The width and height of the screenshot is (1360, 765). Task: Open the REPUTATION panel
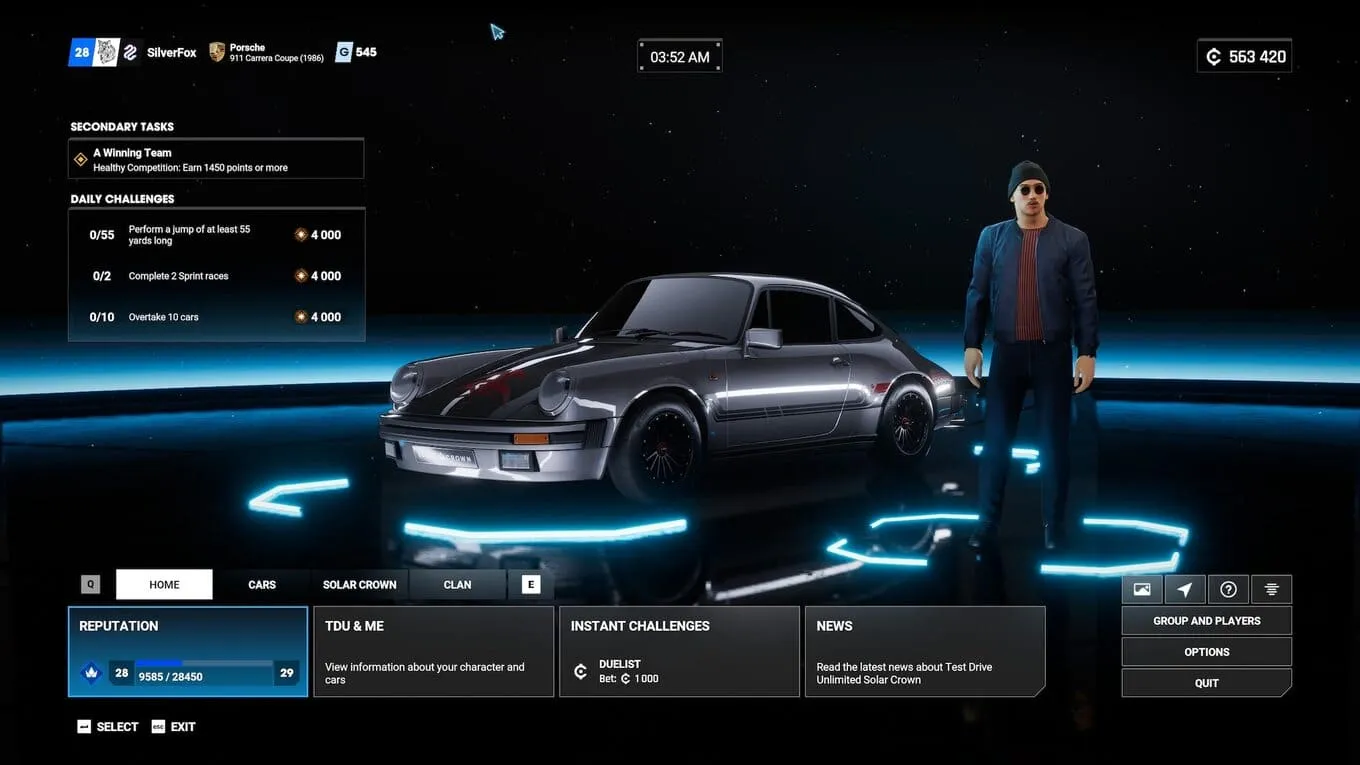188,651
